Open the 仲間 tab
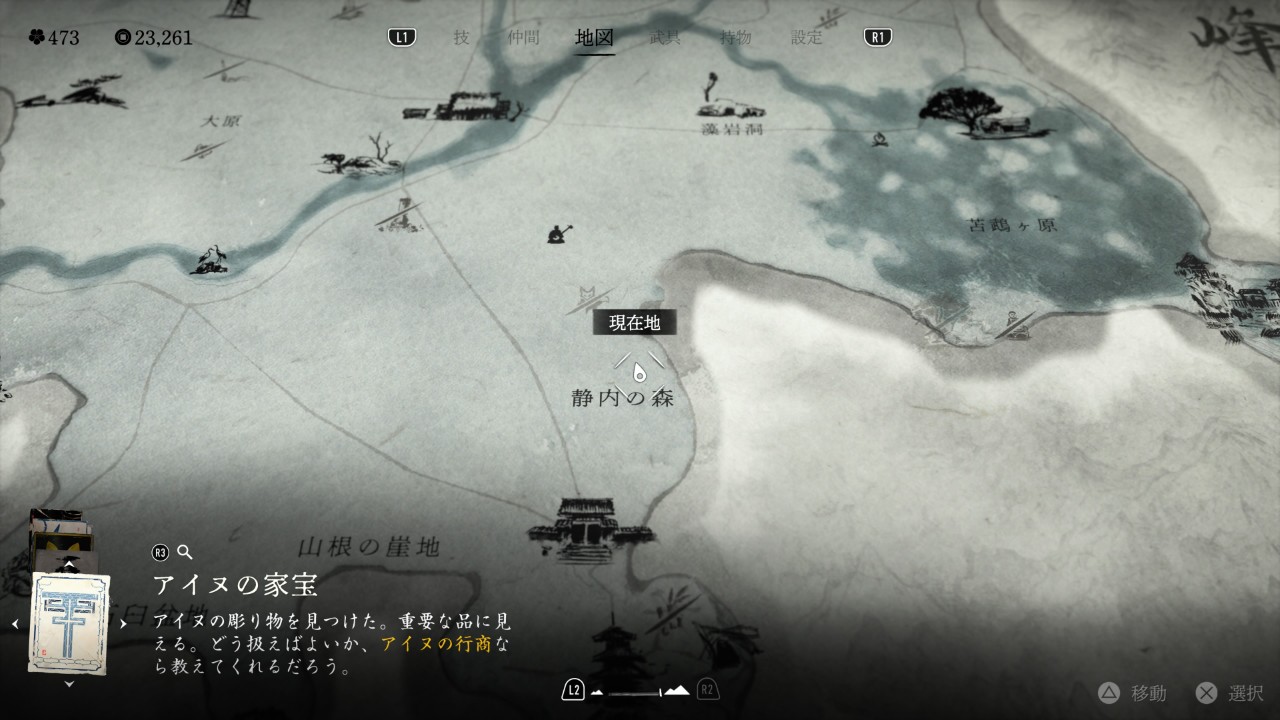This screenshot has width=1280, height=720. pyautogui.click(x=523, y=38)
